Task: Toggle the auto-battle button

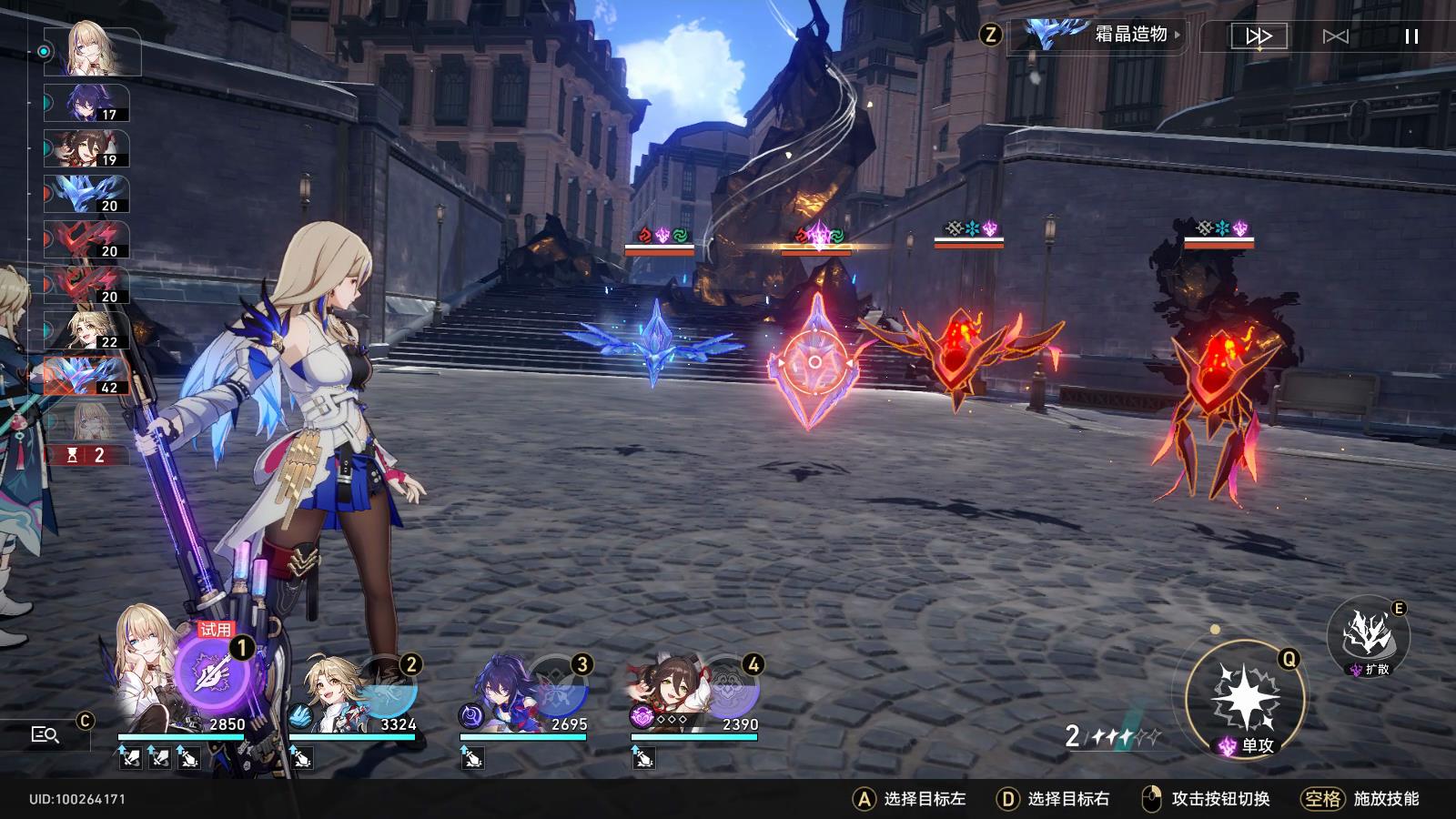Action: [x=1335, y=36]
